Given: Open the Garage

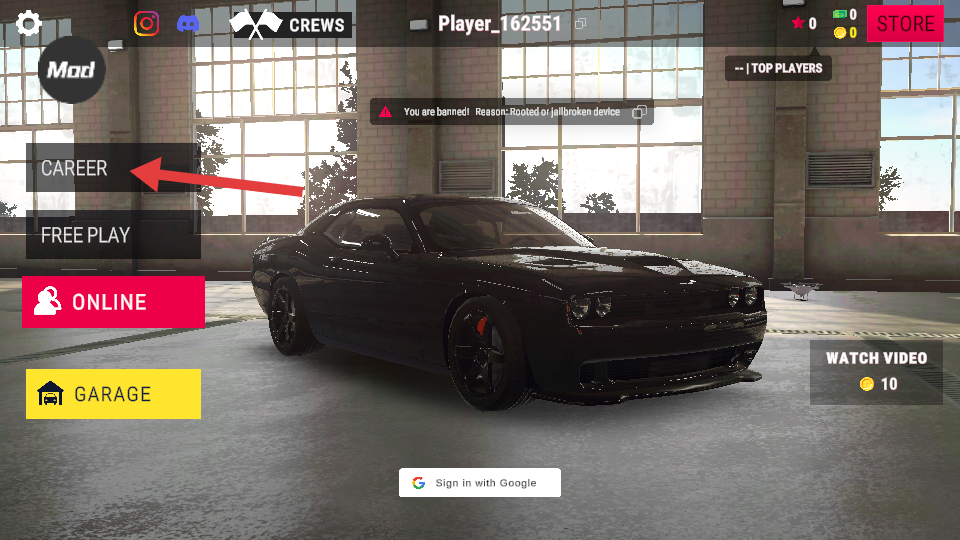Looking at the screenshot, I should [x=113, y=394].
